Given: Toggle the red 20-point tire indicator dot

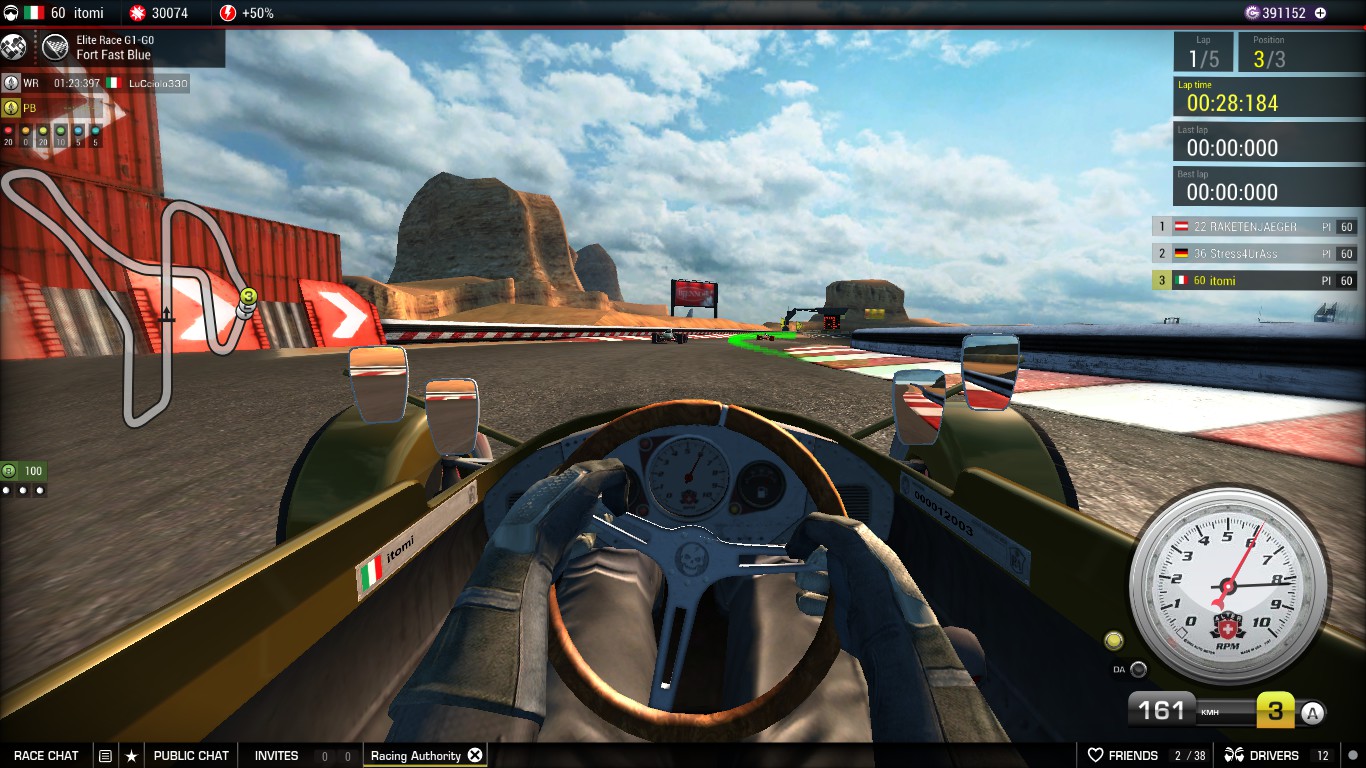Looking at the screenshot, I should click(8, 131).
